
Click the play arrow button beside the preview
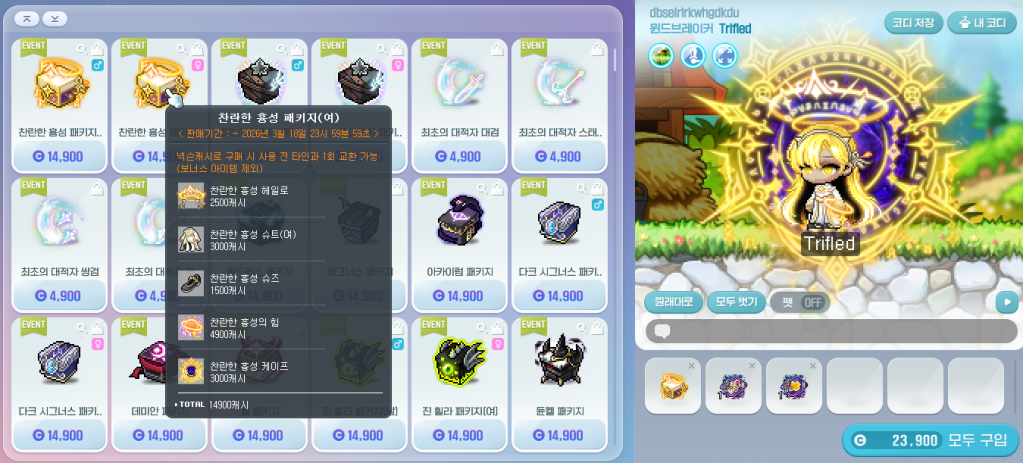click(1006, 301)
